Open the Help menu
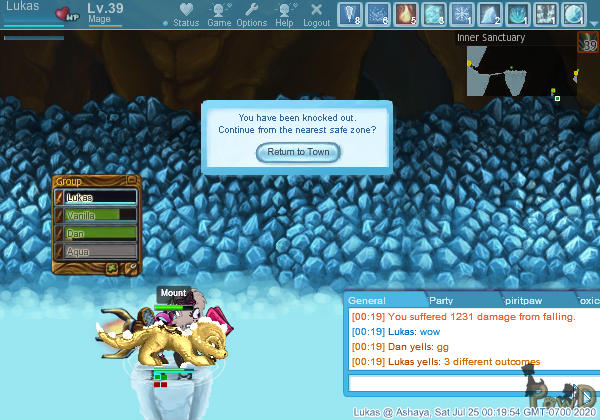Screen dimensions: 600x420 pyautogui.click(x=285, y=14)
